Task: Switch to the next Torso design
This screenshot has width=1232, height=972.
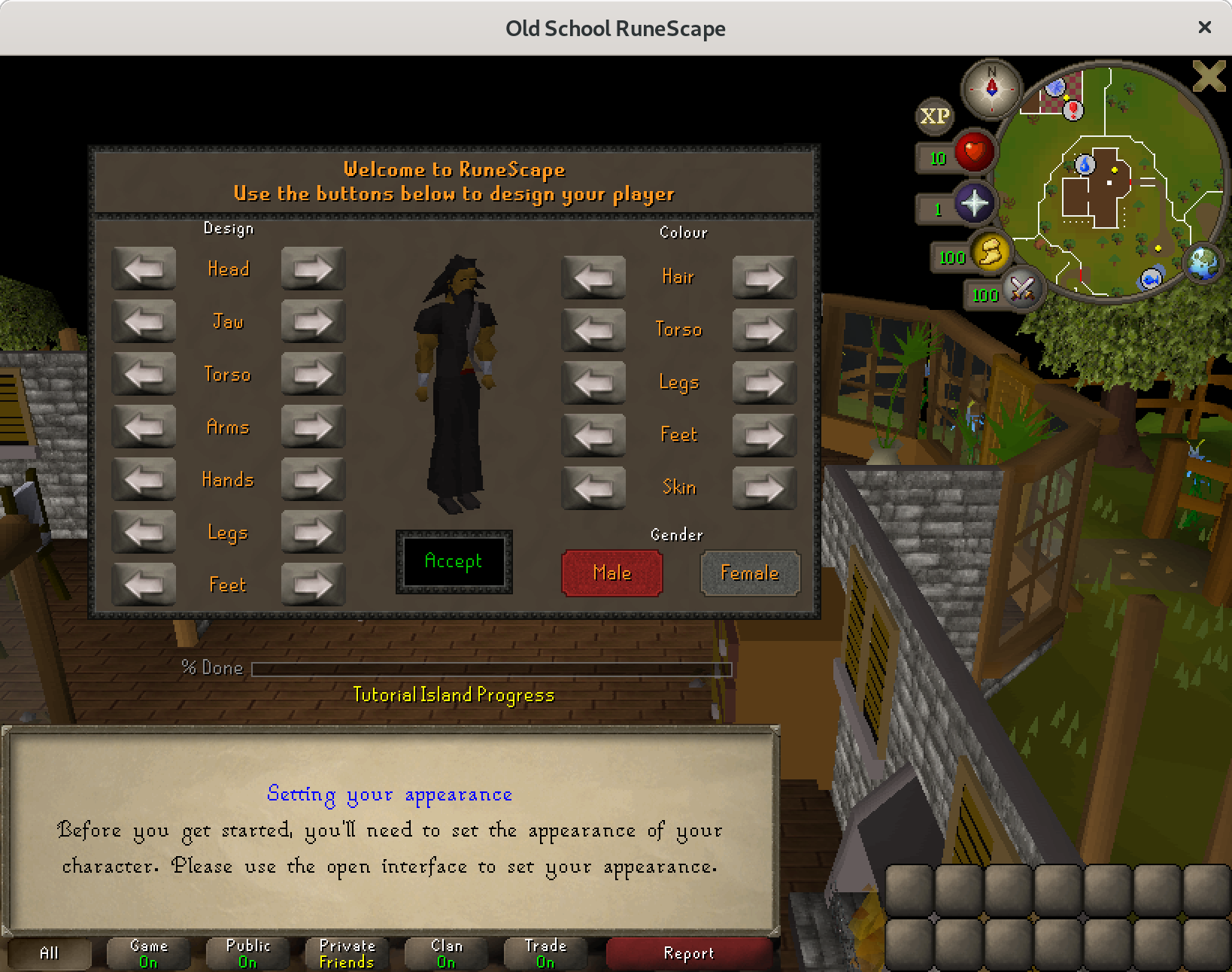Action: [x=312, y=374]
